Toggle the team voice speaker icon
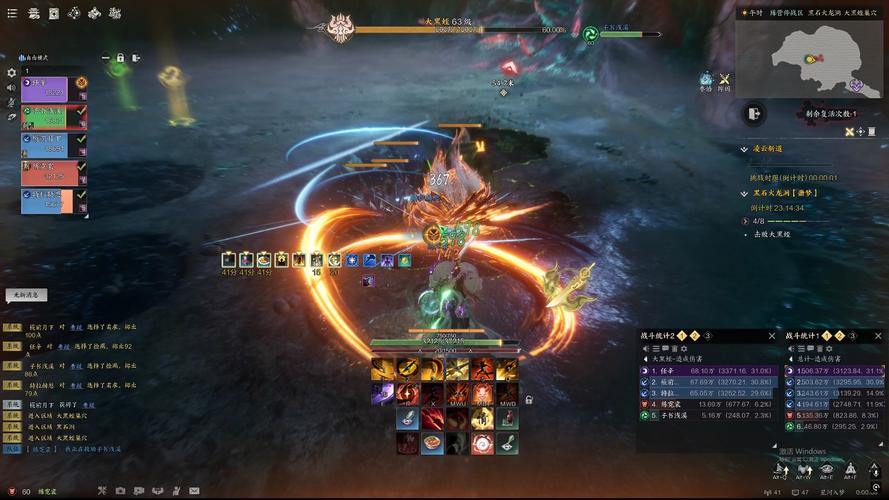889x500 pixels. click(12, 88)
